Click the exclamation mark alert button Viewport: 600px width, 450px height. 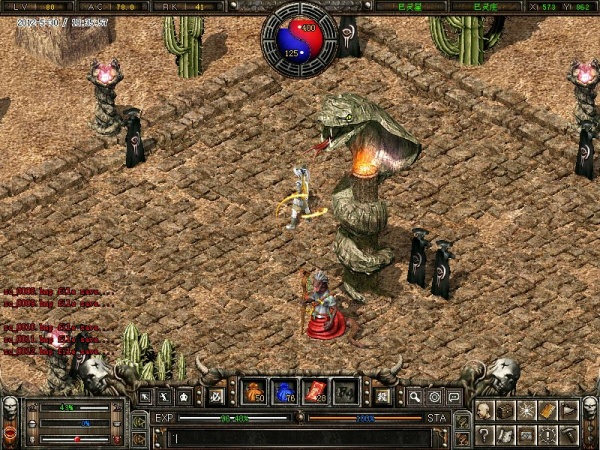coord(548,434)
